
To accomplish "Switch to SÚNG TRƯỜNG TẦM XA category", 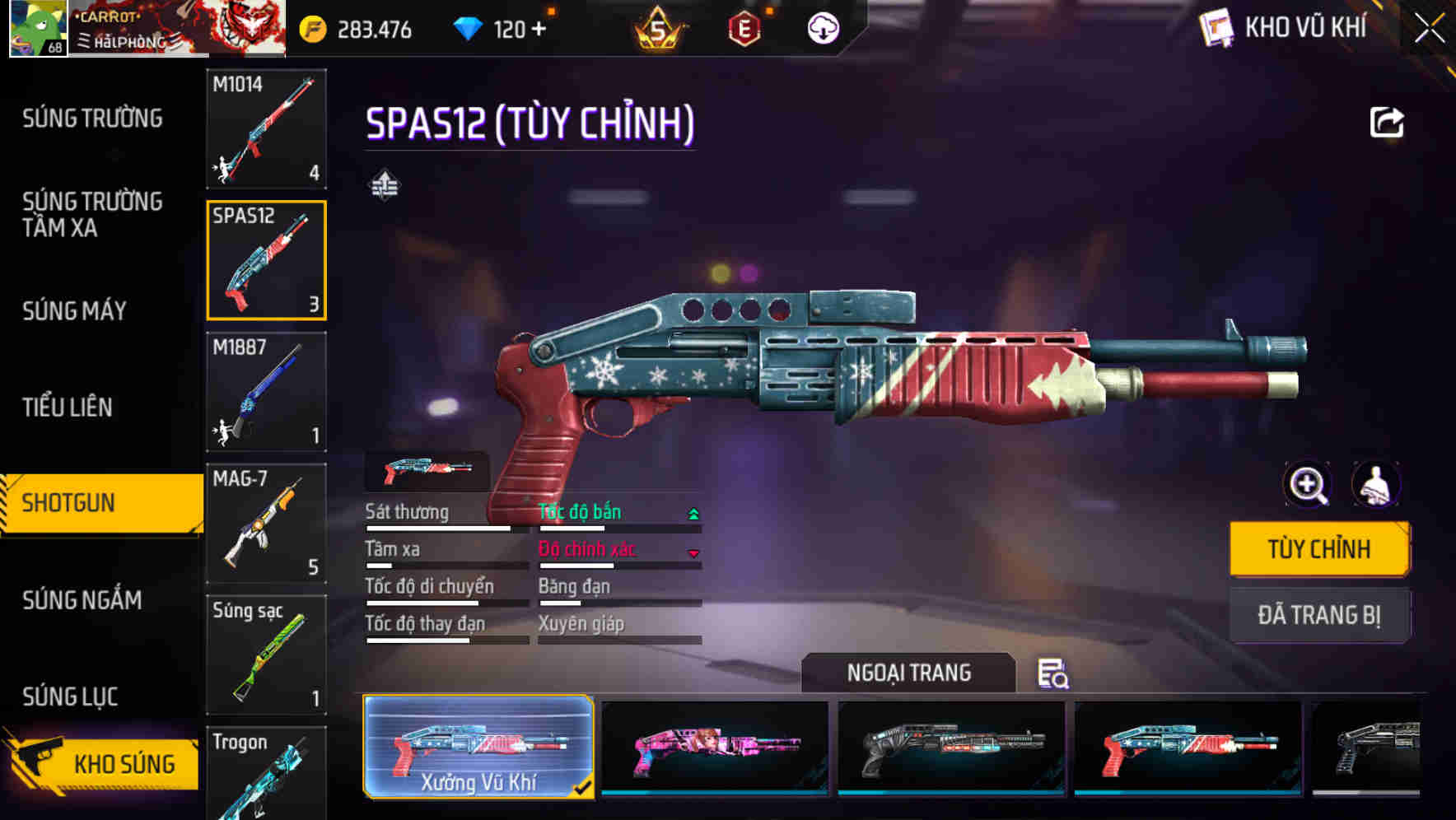I will (x=92, y=214).
